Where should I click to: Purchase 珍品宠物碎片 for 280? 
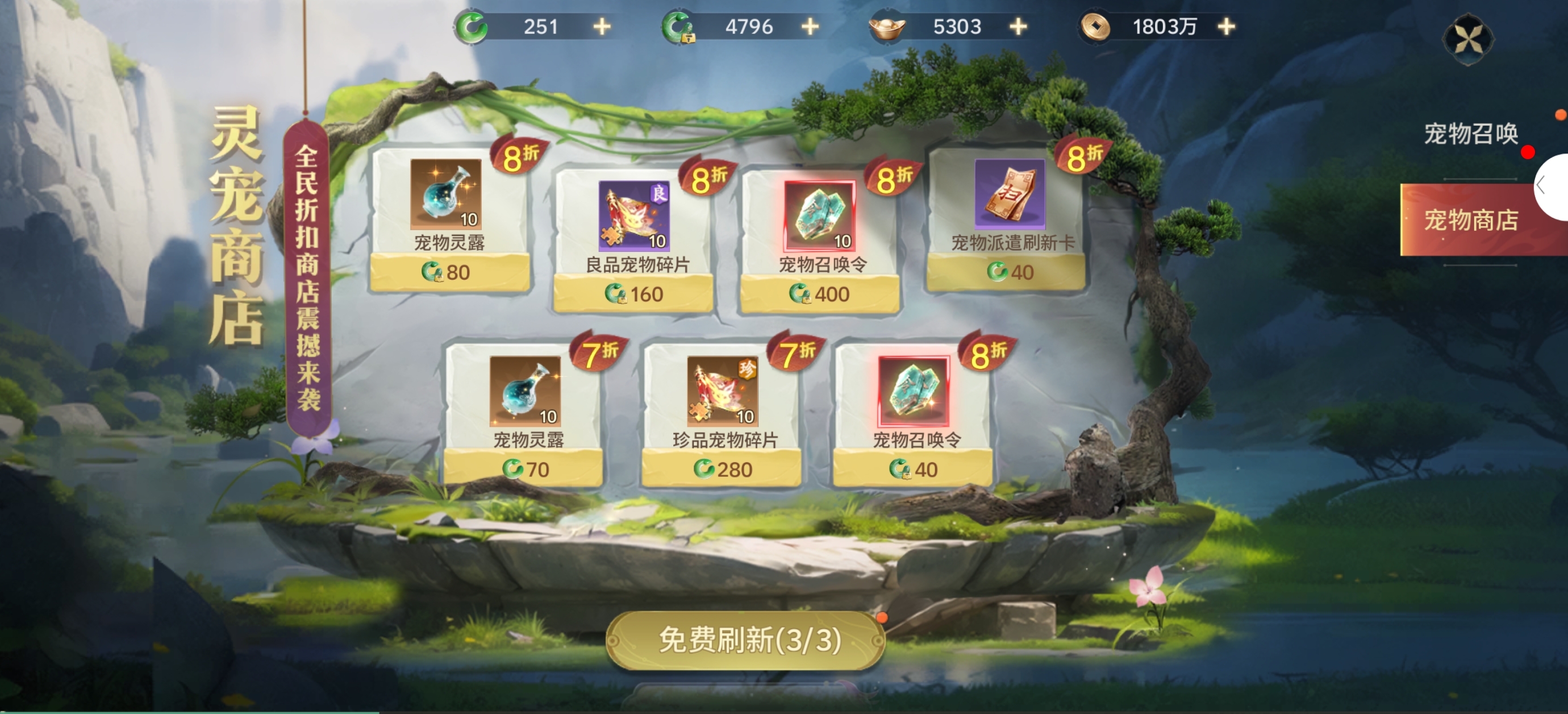(722, 469)
